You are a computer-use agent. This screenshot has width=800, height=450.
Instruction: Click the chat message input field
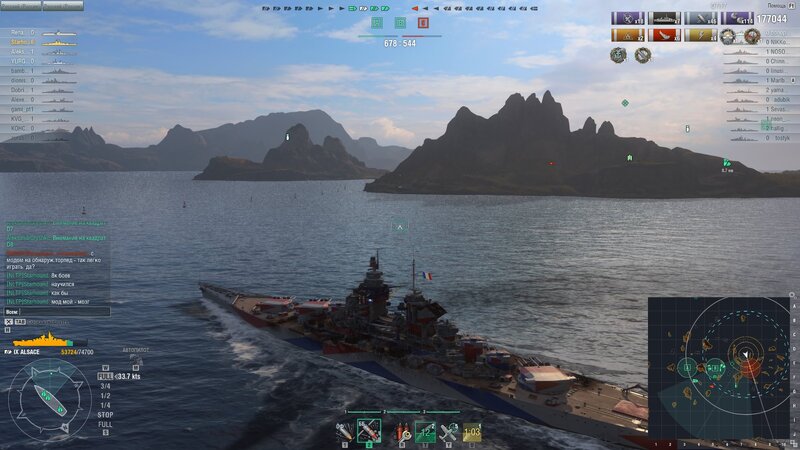pyautogui.click(x=55, y=311)
